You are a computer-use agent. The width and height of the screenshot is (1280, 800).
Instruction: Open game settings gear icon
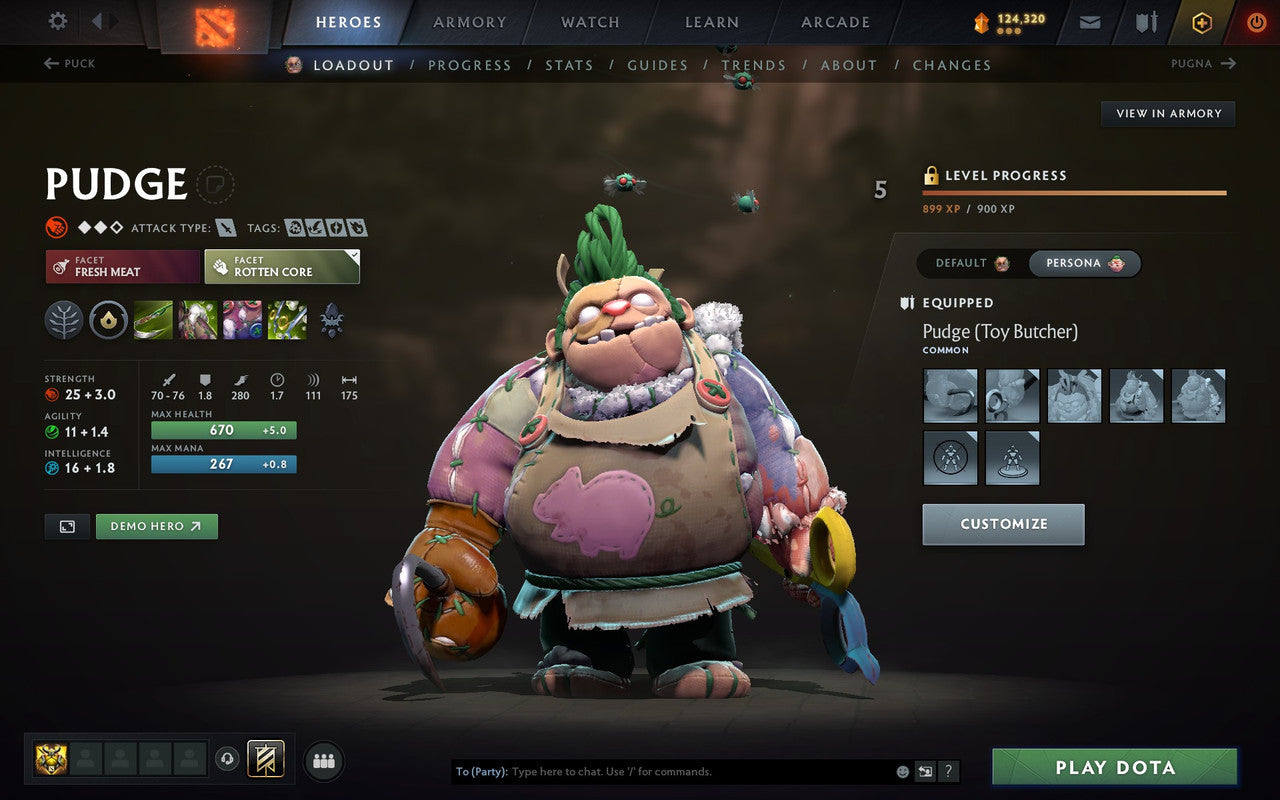click(x=58, y=21)
